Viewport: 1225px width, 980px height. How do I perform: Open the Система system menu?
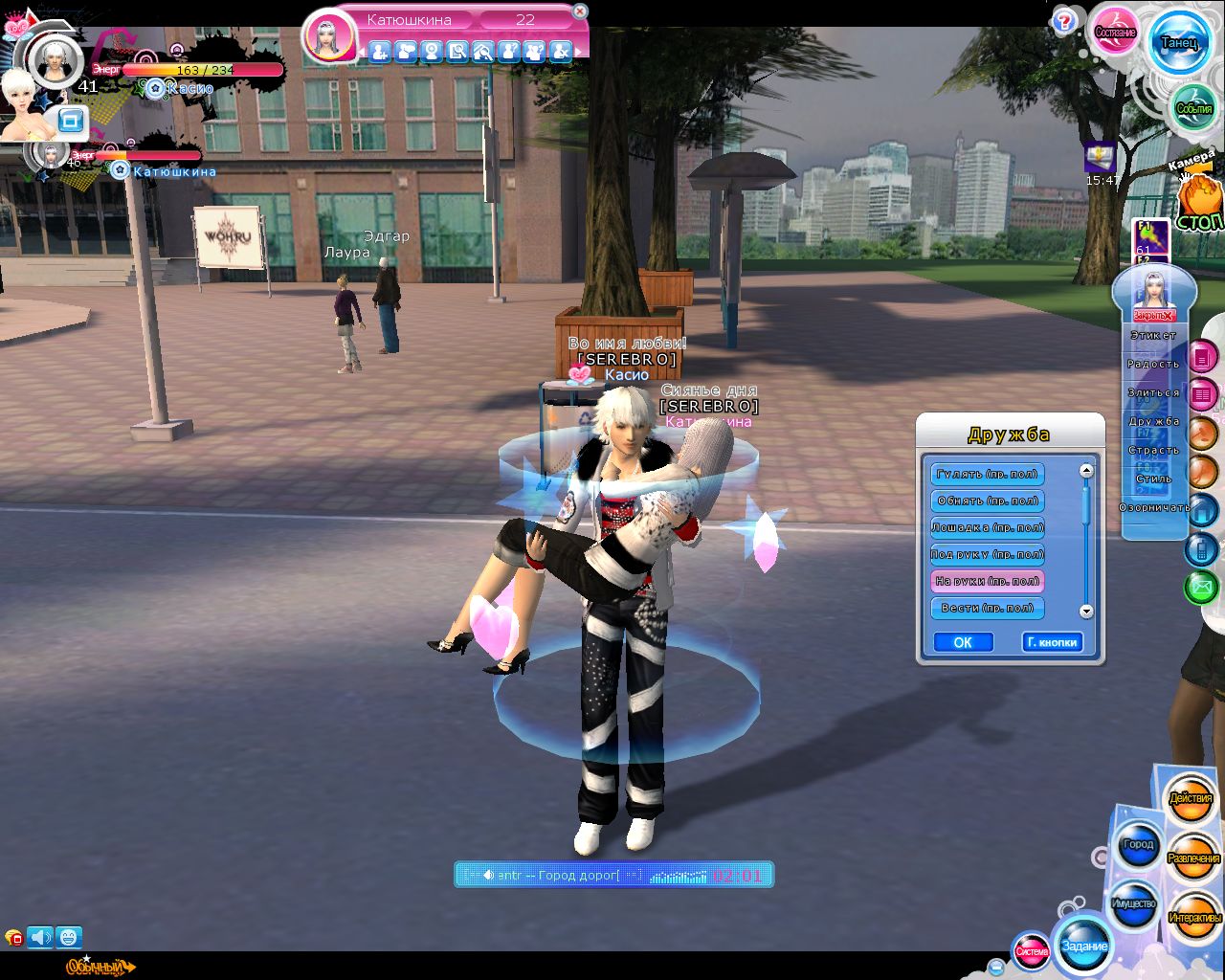point(1032,951)
